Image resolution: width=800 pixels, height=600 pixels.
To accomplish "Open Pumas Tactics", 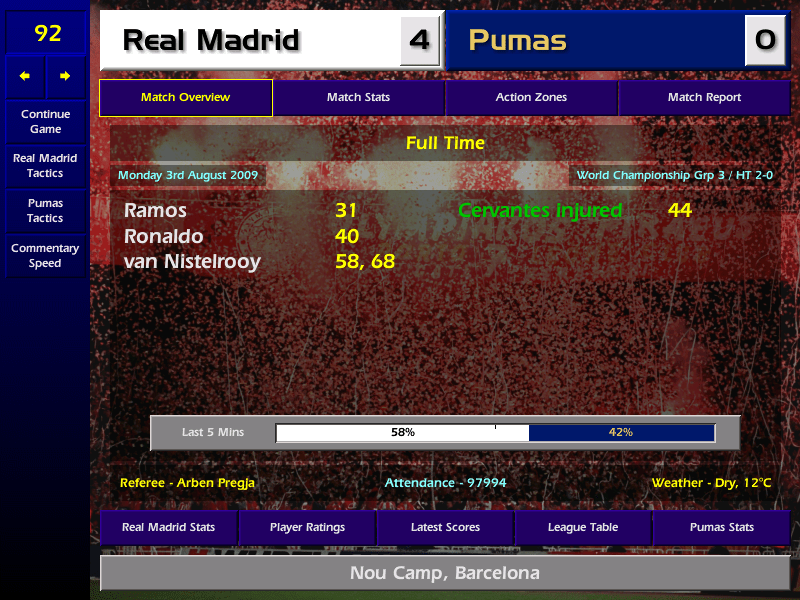I will click(45, 211).
